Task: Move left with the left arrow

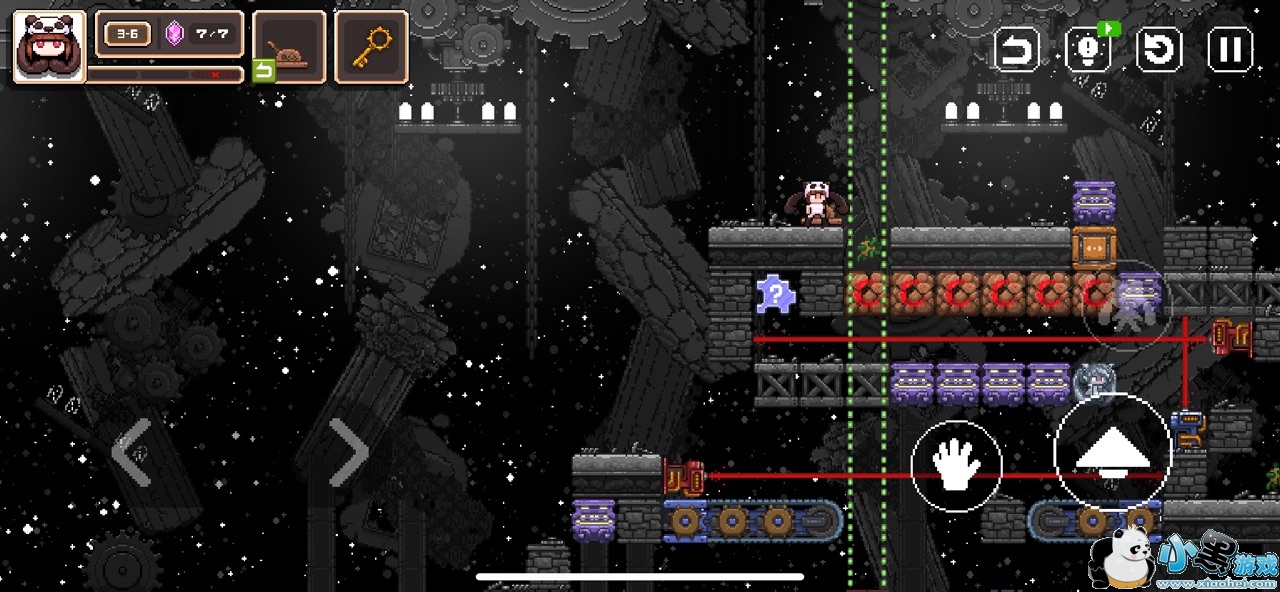Action: tap(132, 452)
